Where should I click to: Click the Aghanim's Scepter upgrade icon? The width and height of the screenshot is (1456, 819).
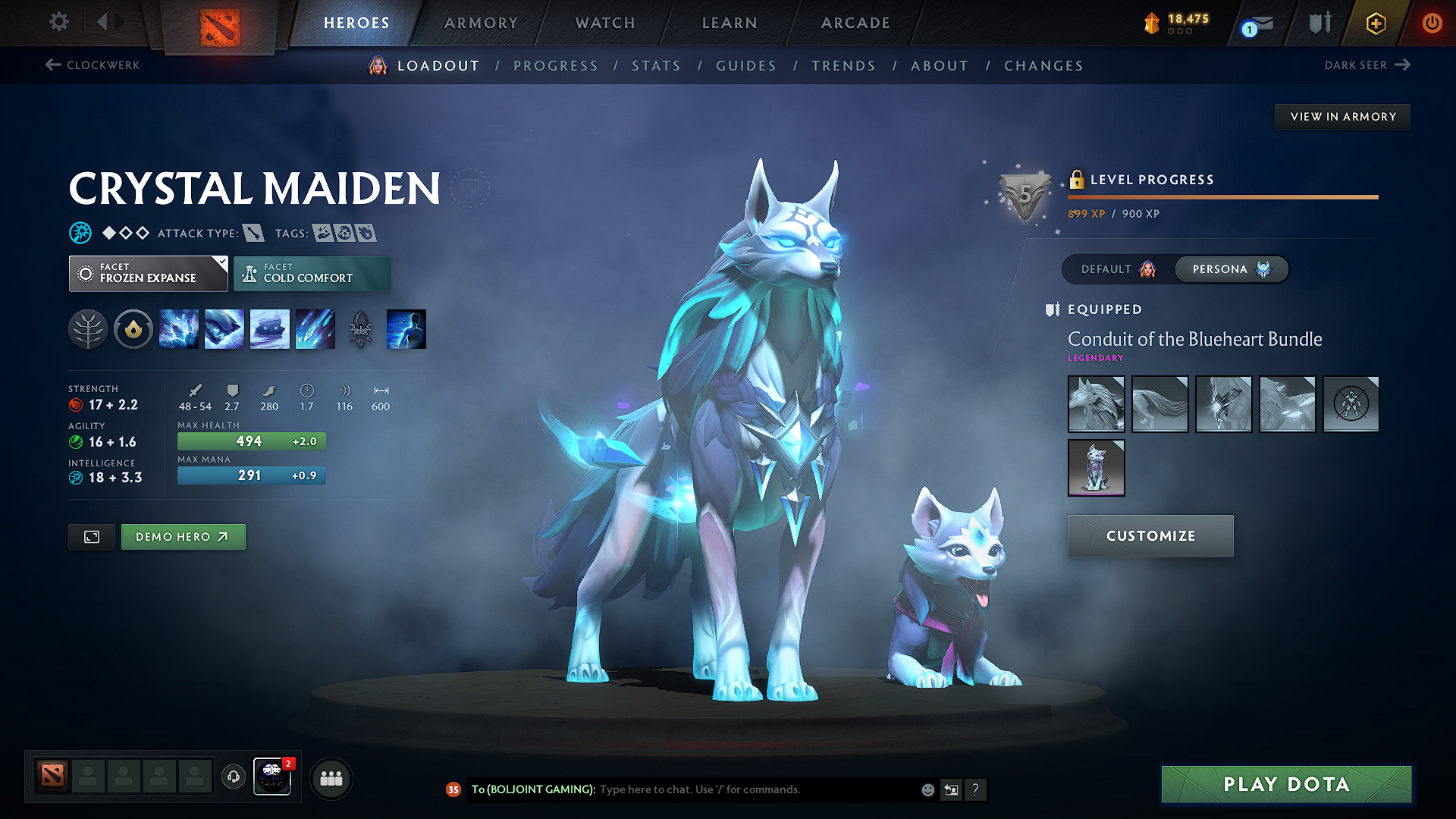tap(361, 328)
